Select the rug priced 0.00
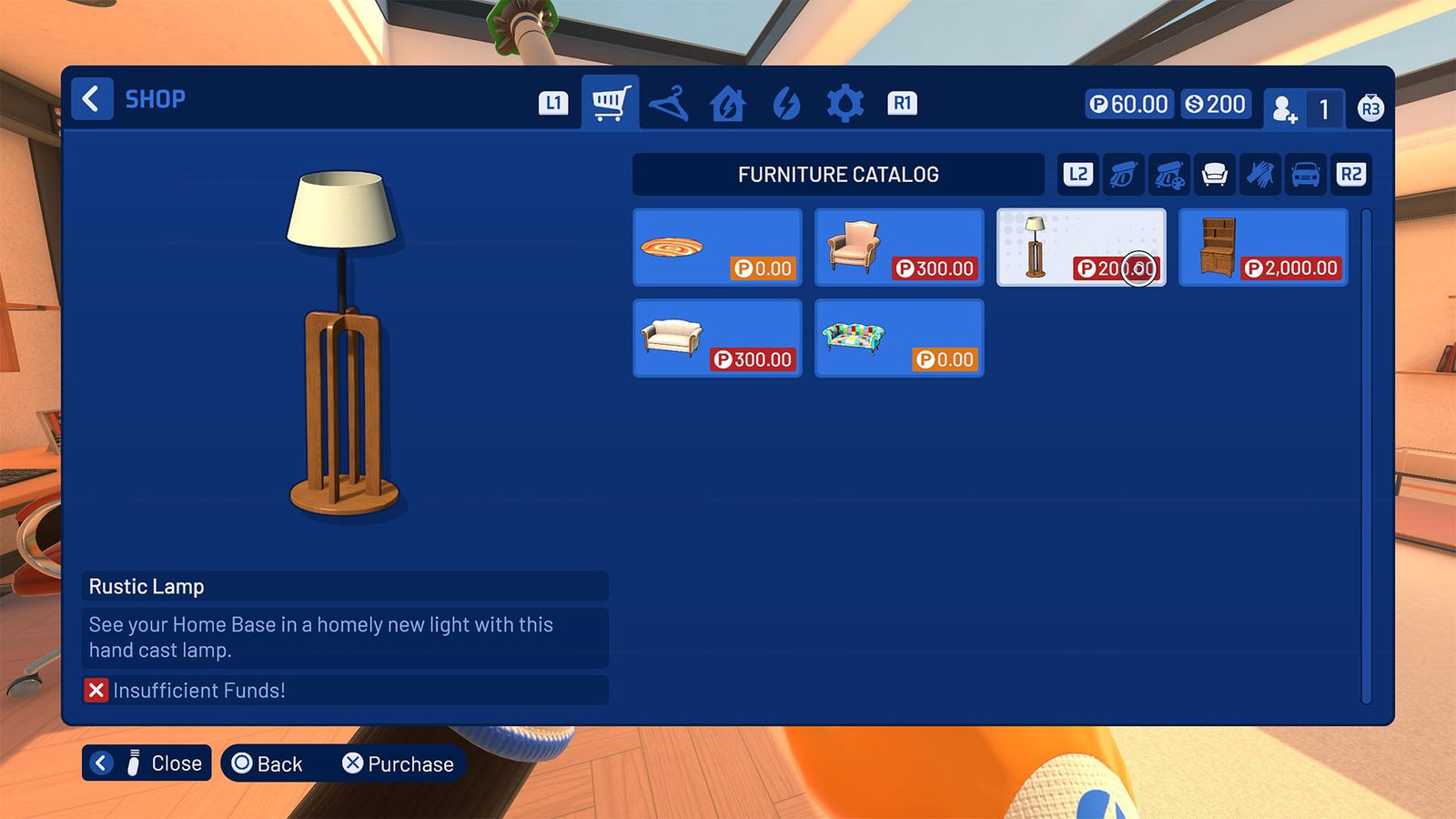This screenshot has height=819, width=1456. (717, 247)
